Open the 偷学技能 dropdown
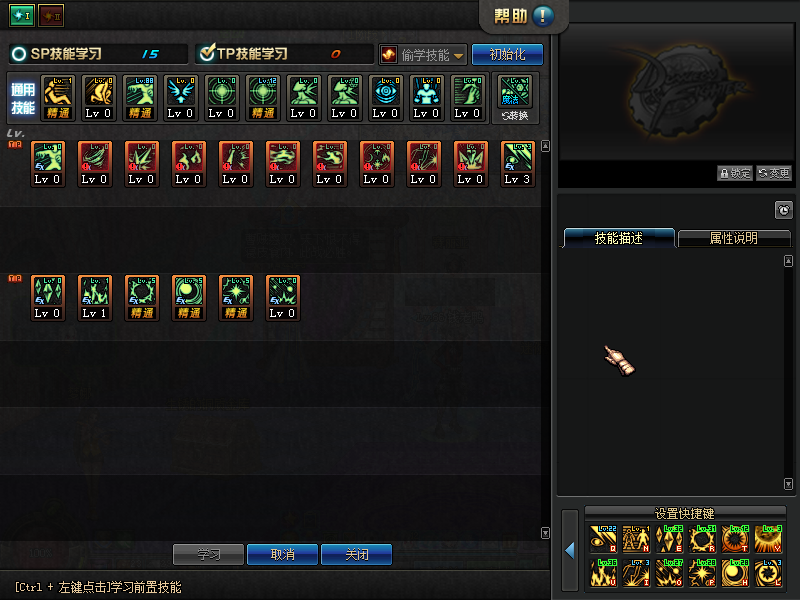The image size is (800, 600). (x=423, y=54)
